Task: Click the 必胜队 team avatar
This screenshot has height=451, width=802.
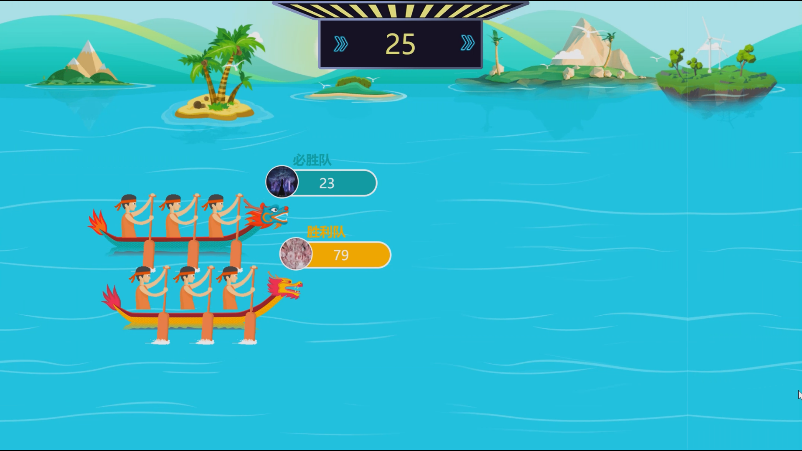Action: pos(282,183)
